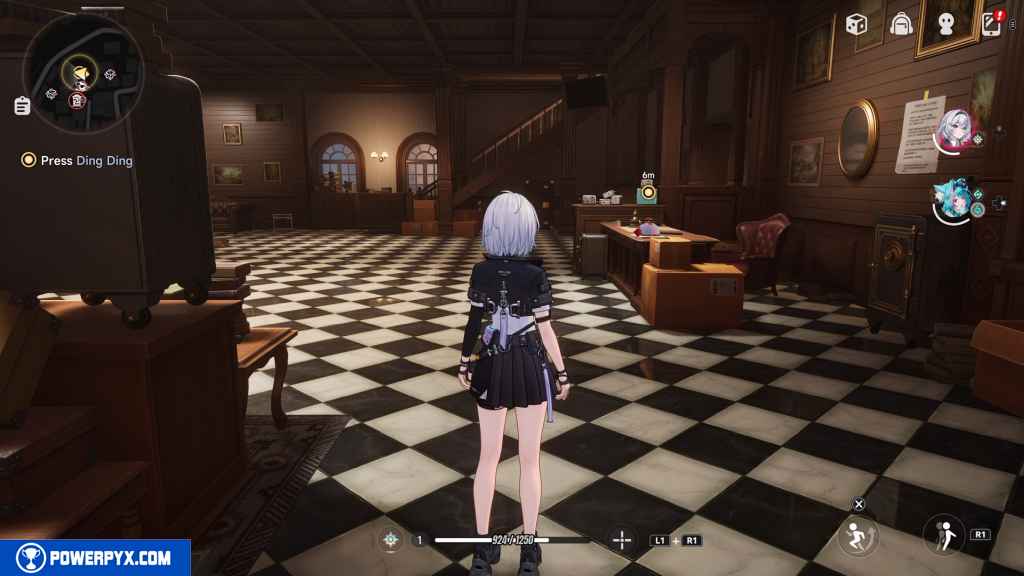Open the quest log clipboard icon
1024x576 pixels.
pos(22,105)
